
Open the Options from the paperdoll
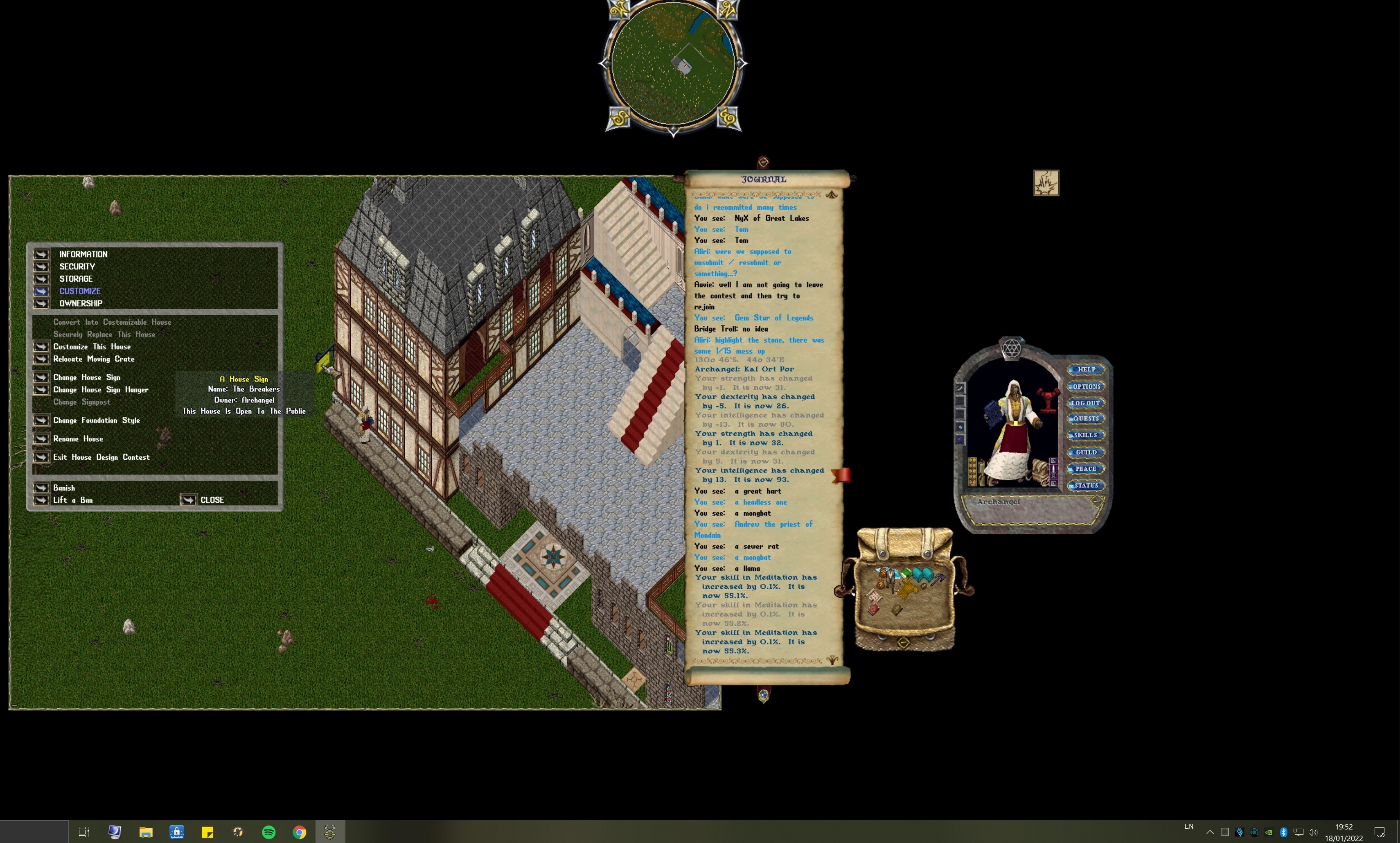point(1086,386)
